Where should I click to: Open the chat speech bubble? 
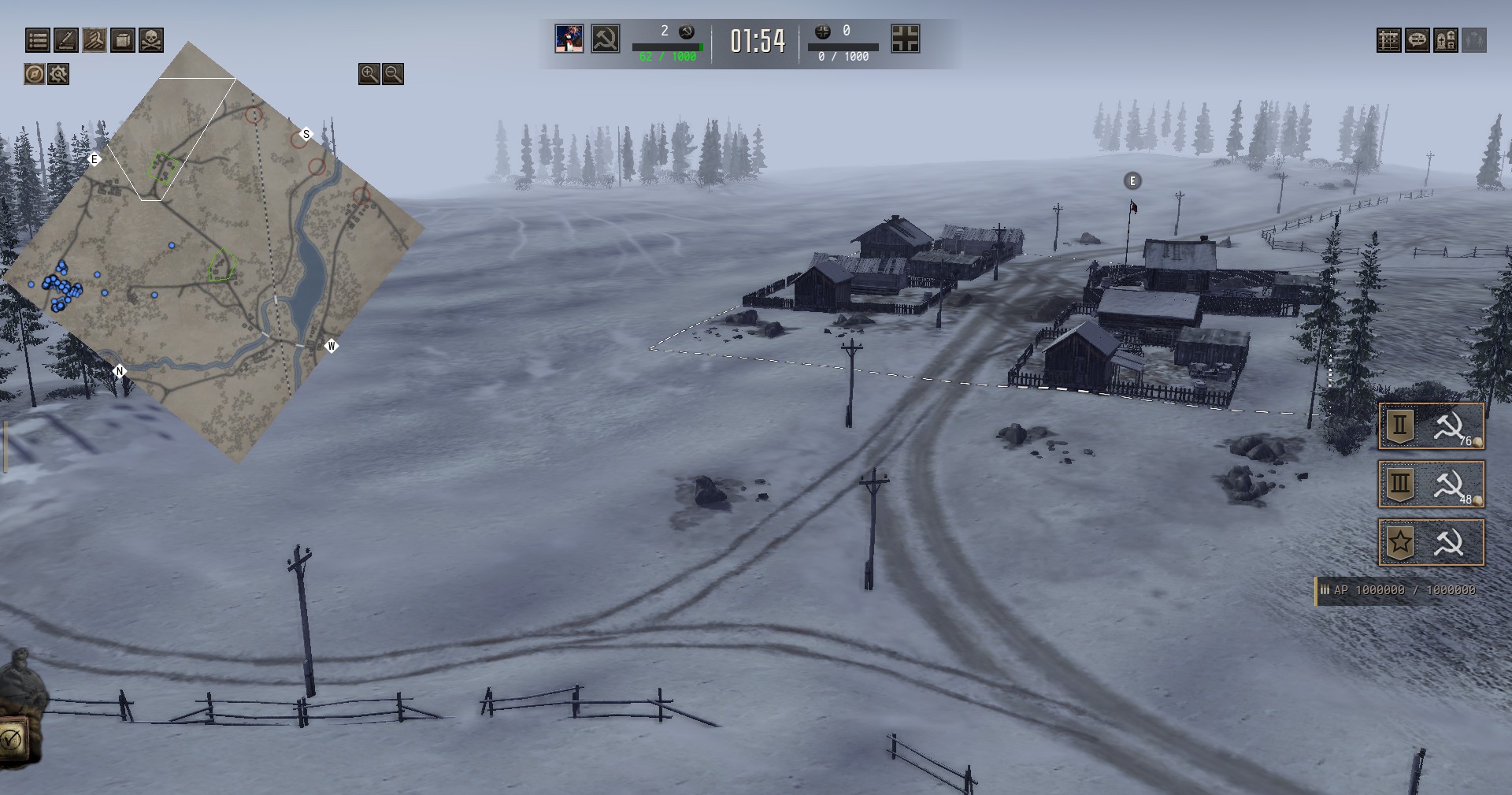pos(1417,40)
